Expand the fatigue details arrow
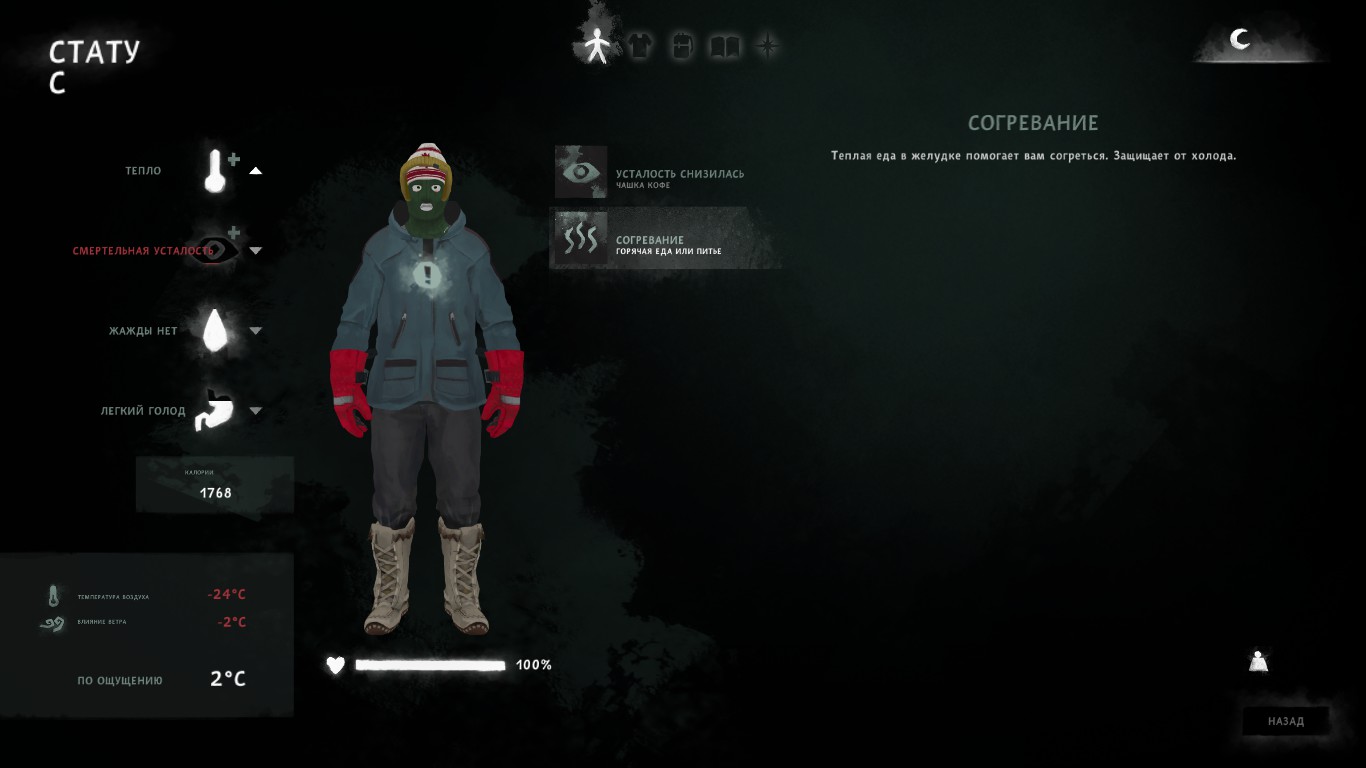 (256, 250)
